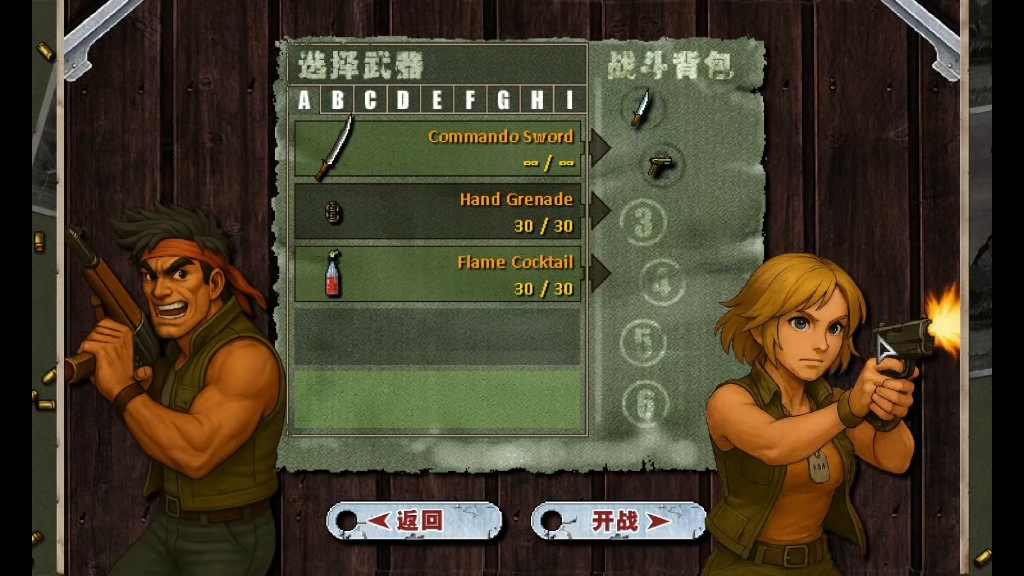
Task: Switch to weapon category tab I
Action: [x=570, y=100]
